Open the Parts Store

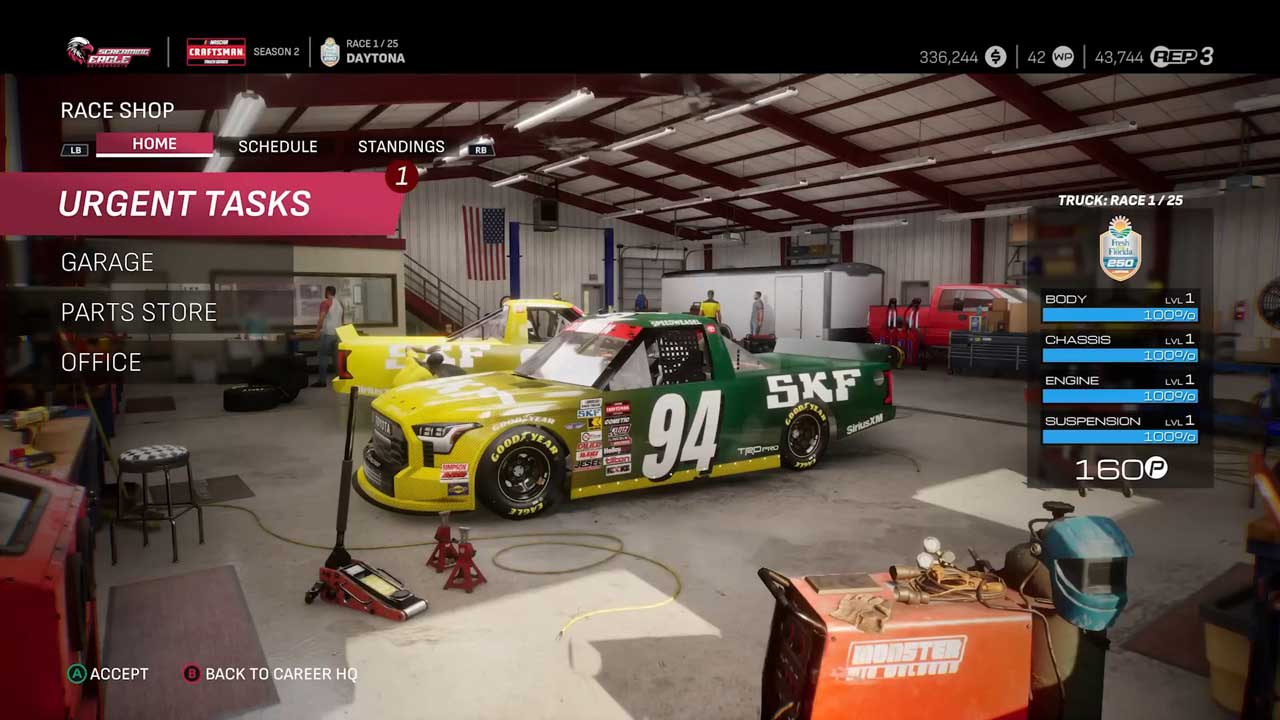click(x=139, y=312)
